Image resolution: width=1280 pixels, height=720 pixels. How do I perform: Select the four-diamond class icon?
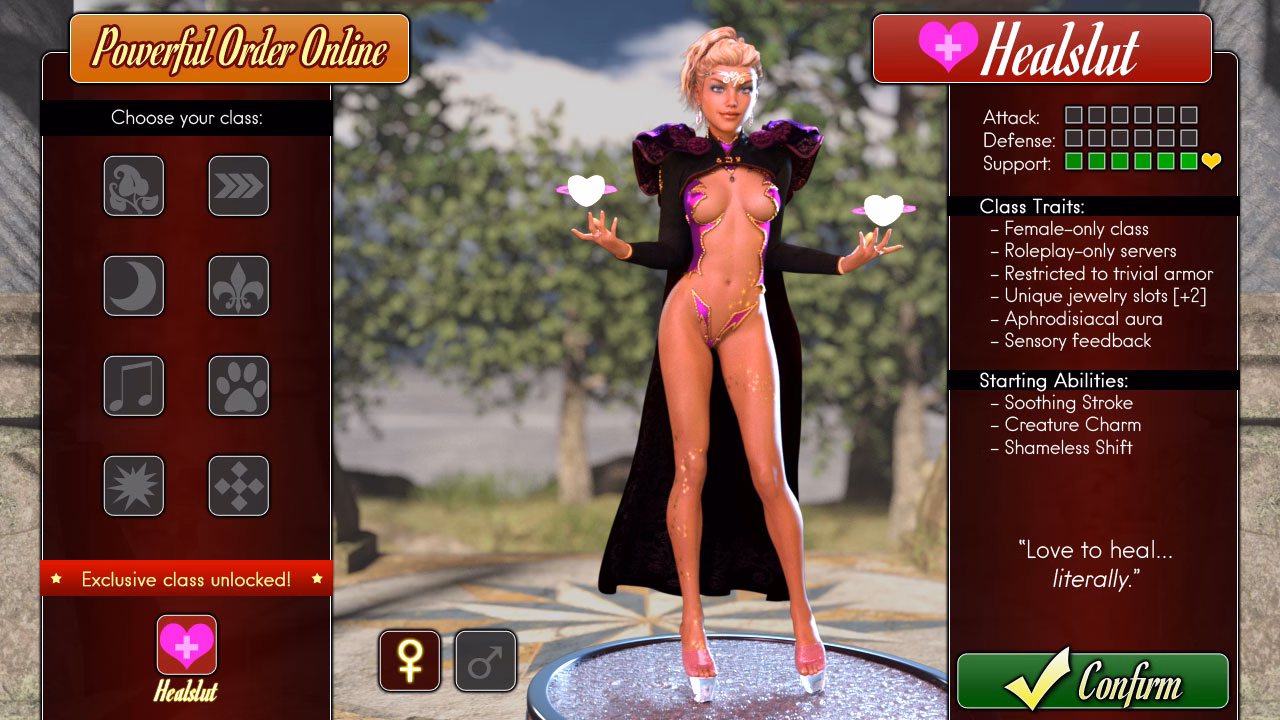click(238, 486)
